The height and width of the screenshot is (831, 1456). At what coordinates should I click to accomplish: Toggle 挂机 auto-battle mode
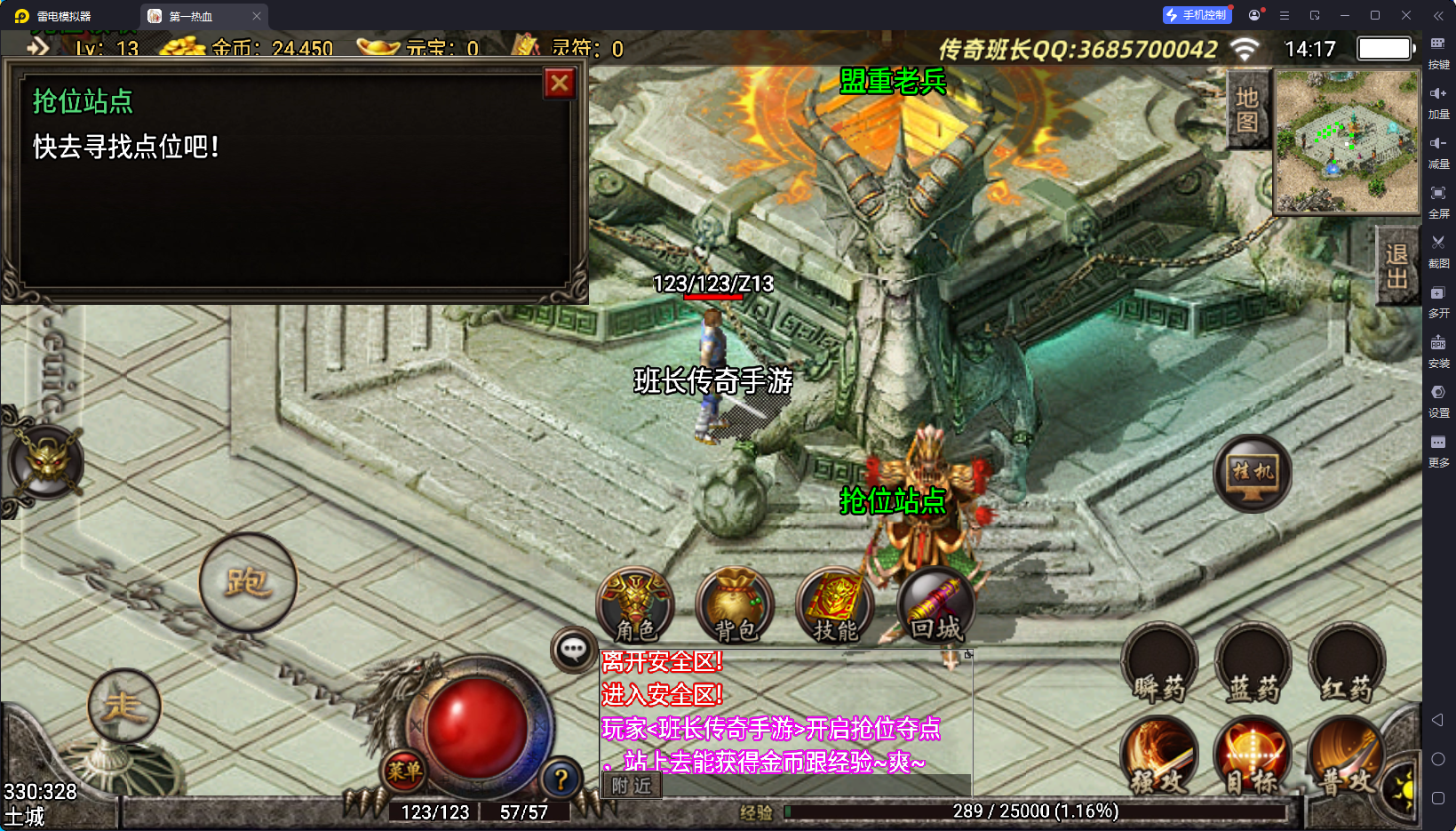(1253, 473)
